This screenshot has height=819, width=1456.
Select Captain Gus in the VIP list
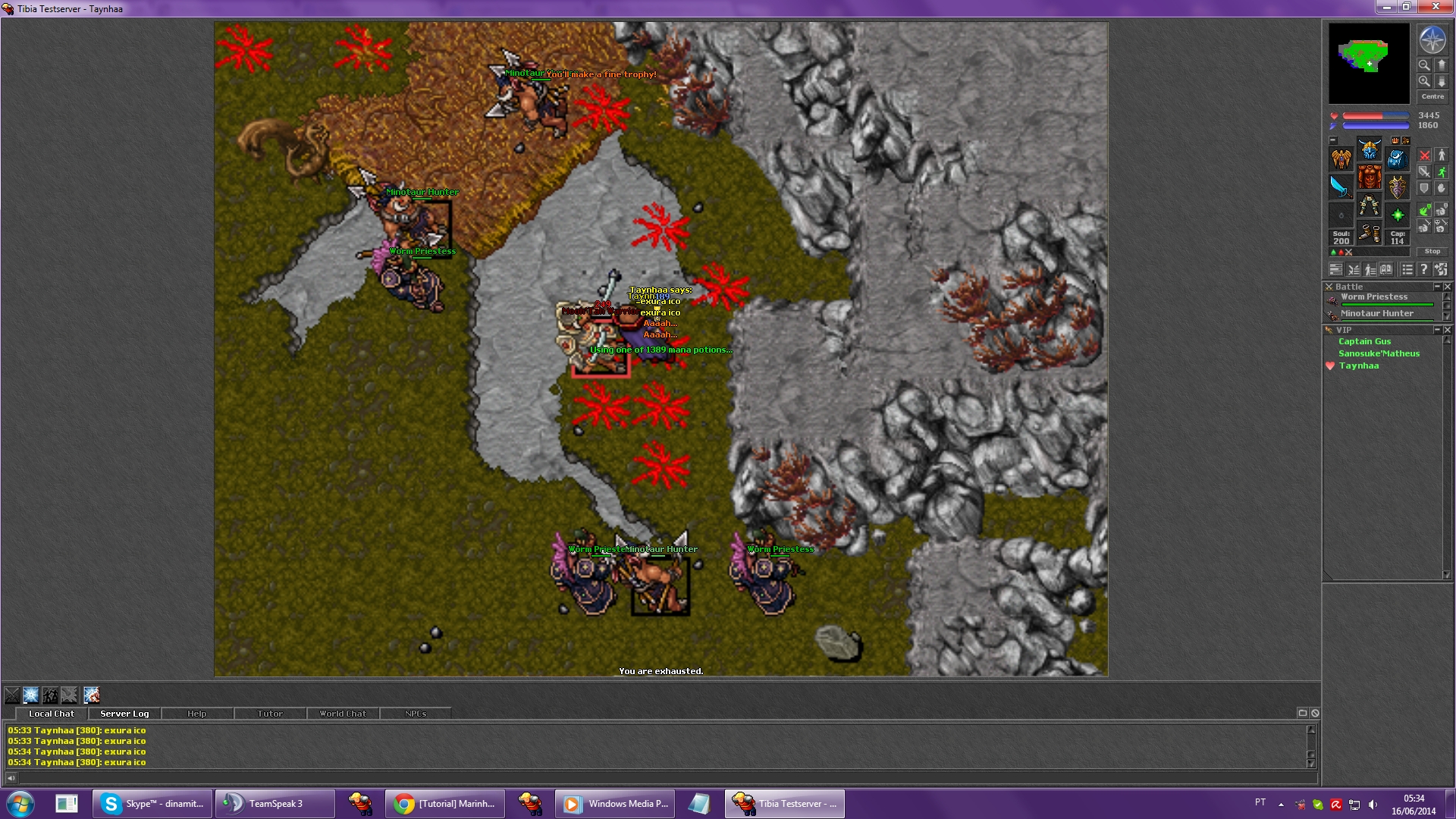(1364, 342)
